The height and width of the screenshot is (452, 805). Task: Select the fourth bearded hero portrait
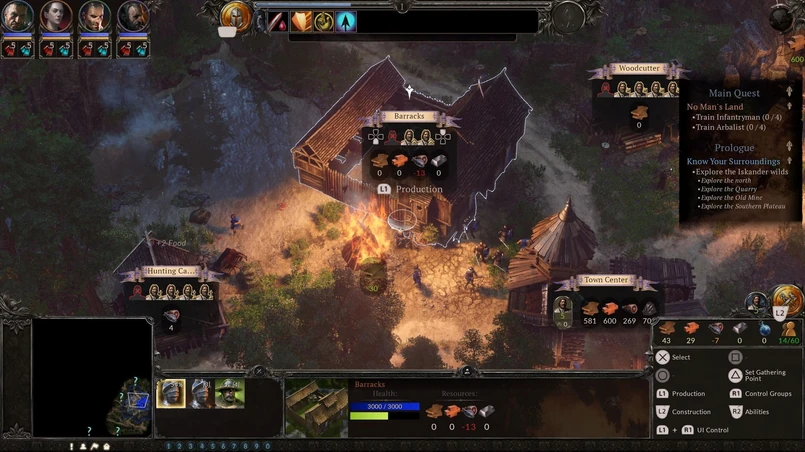click(133, 17)
